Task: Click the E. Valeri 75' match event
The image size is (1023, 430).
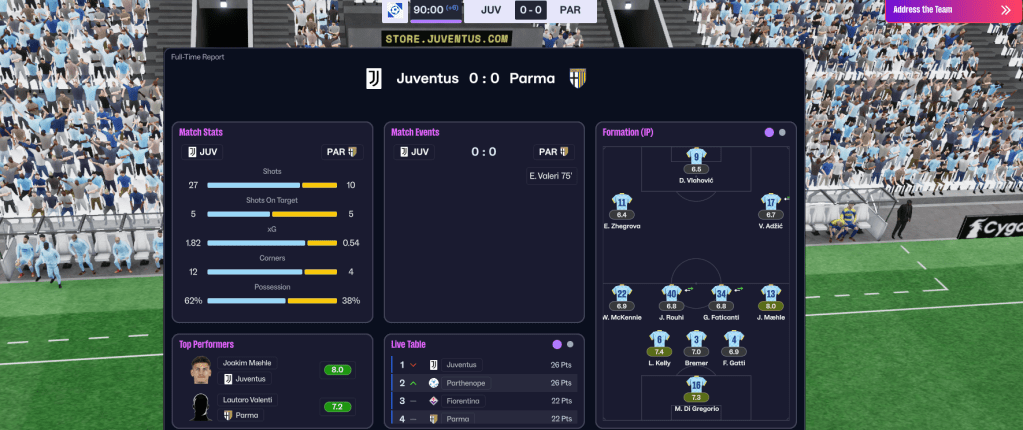Action: 548,176
